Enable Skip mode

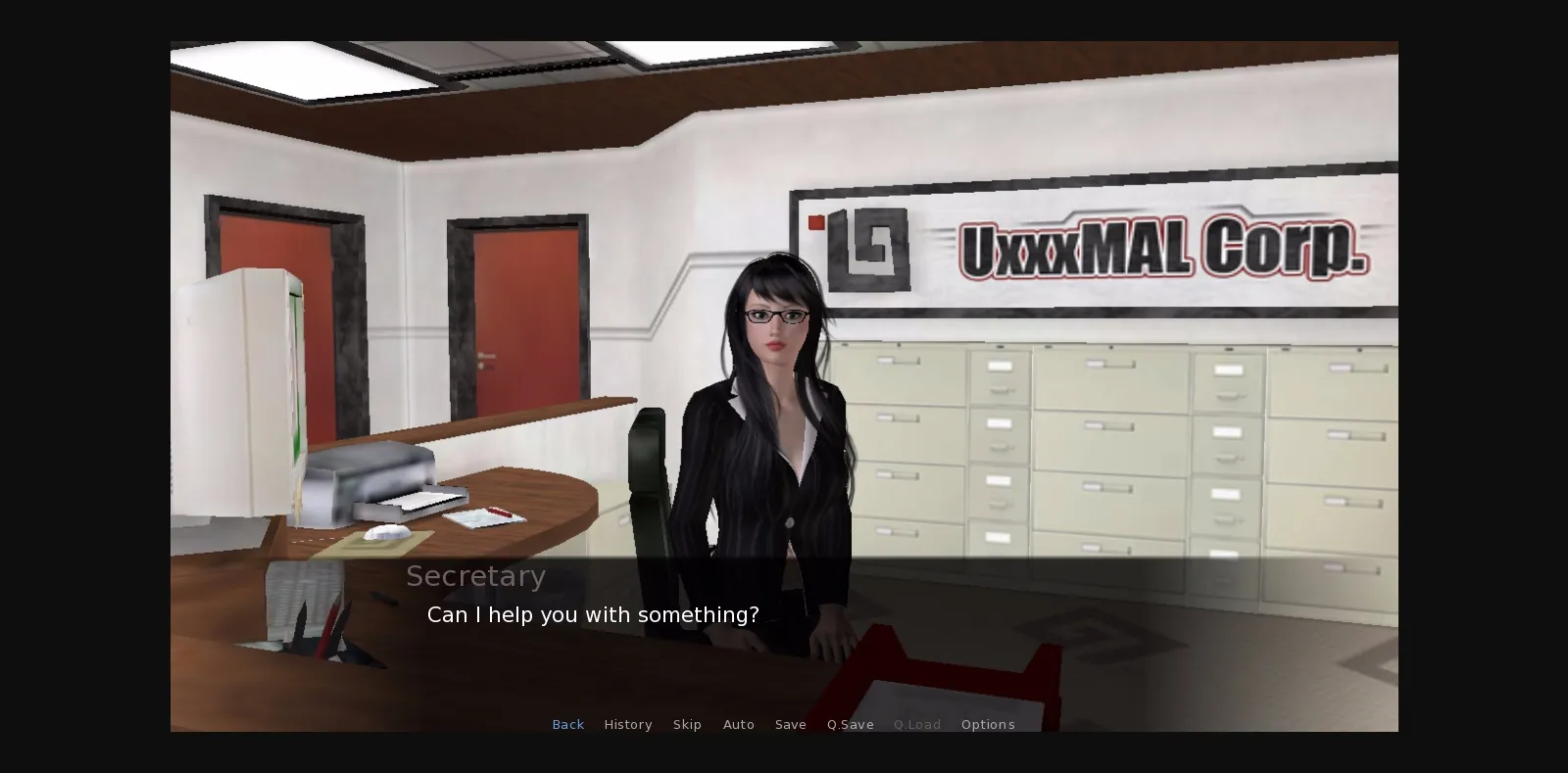tap(687, 724)
